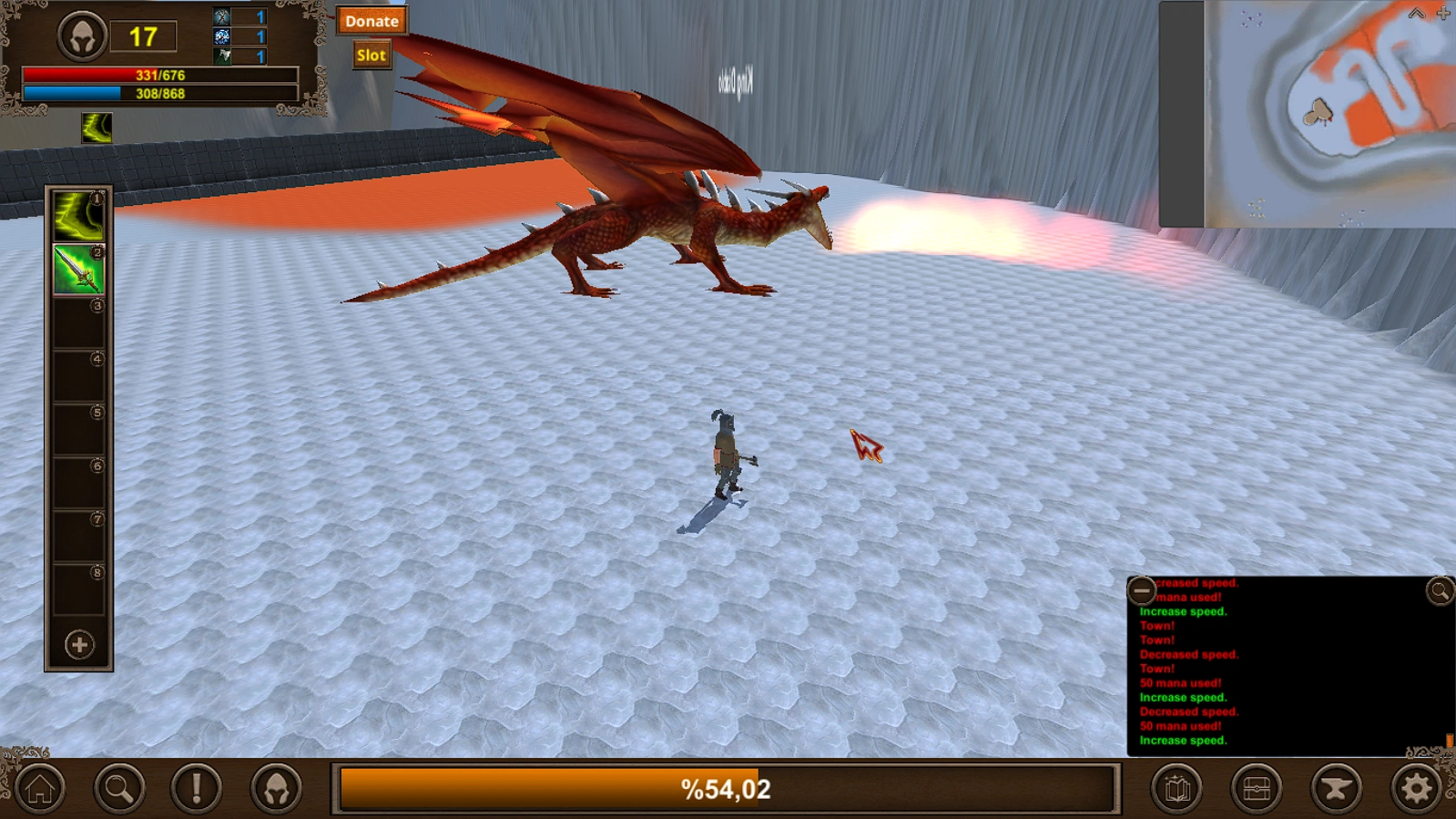This screenshot has width=1456, height=819.
Task: Select the sword in hotbar slot 2
Action: (77, 271)
